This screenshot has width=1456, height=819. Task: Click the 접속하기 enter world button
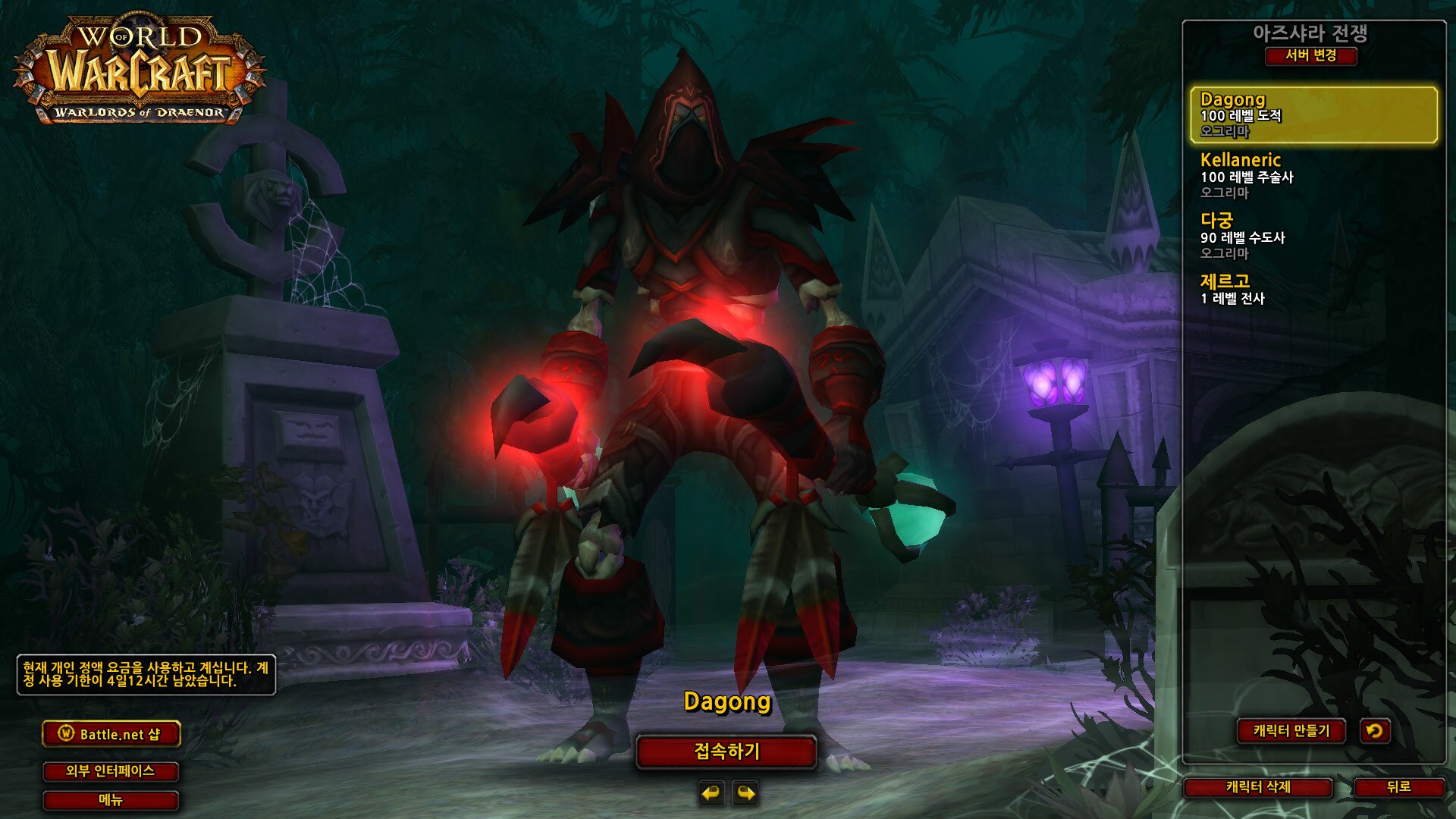coord(726,752)
